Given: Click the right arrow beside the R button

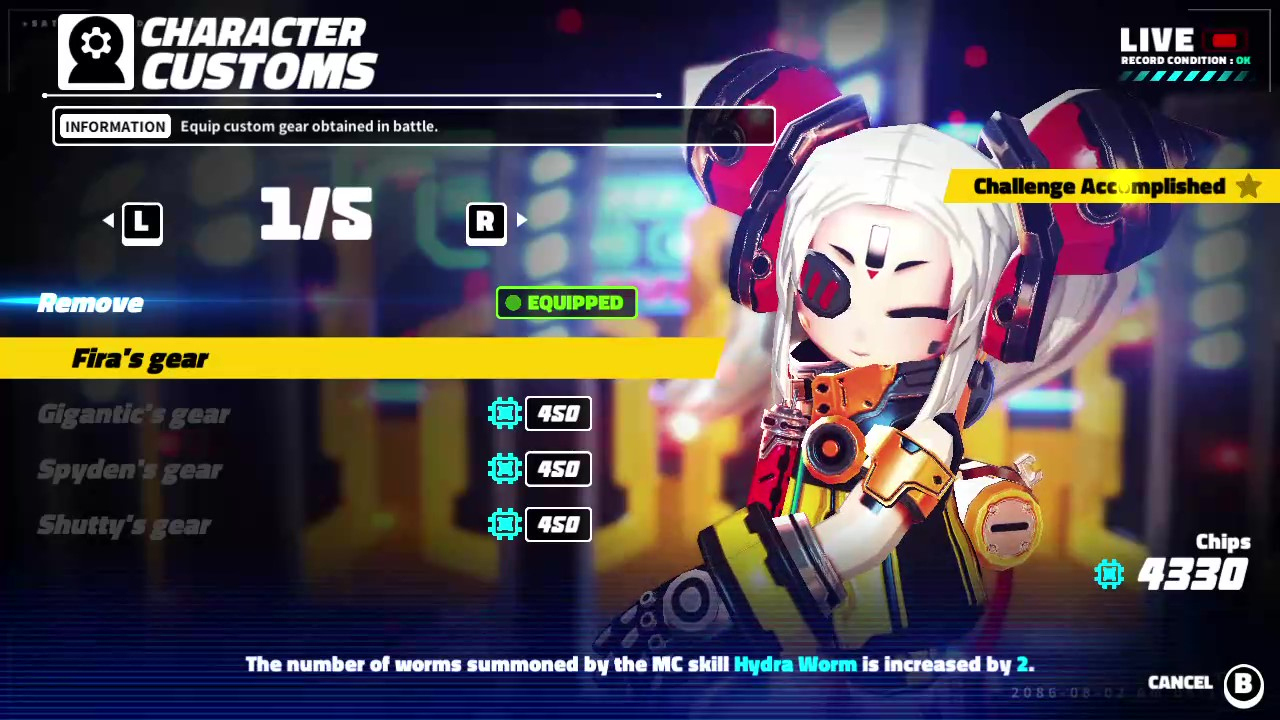Looking at the screenshot, I should 522,221.
